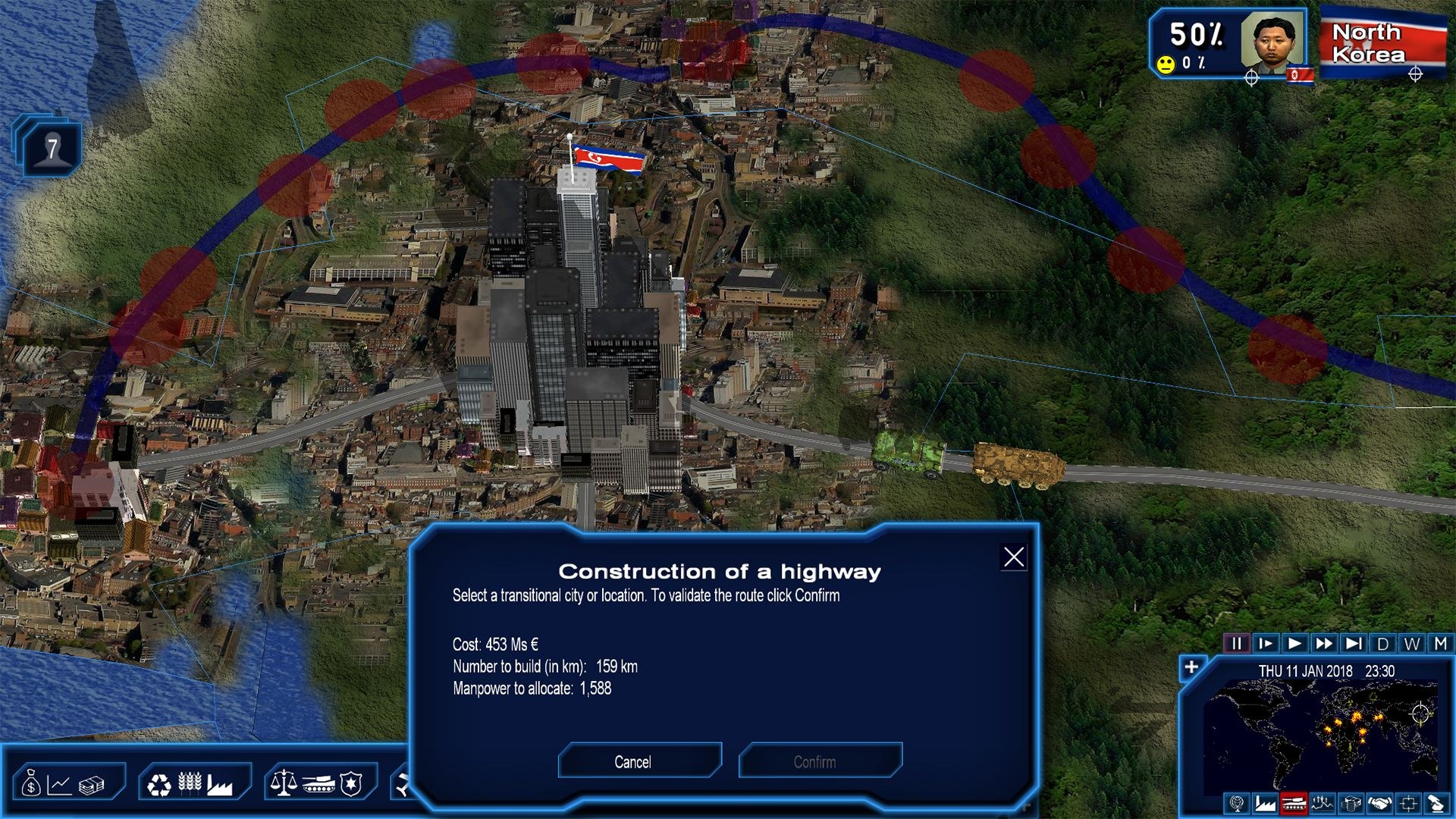This screenshot has width=1456, height=819.
Task: Expand the minimap with the plus button
Action: (1192, 665)
